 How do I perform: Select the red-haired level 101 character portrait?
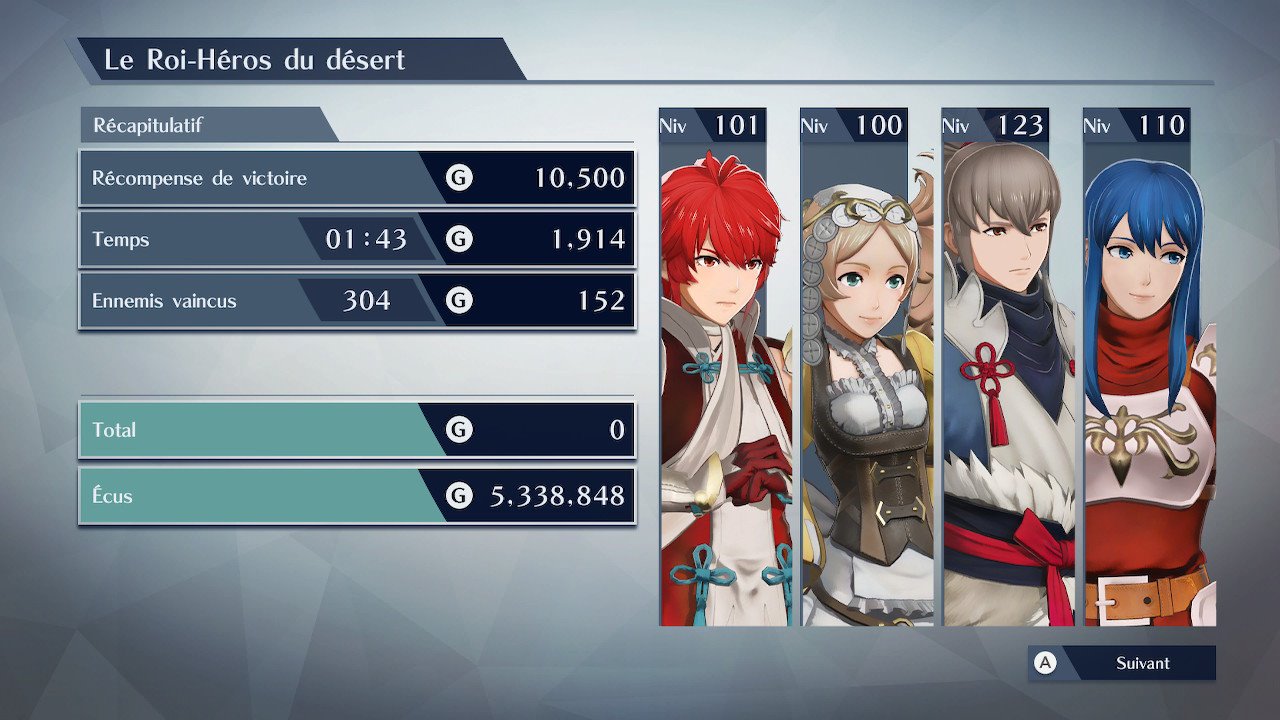tap(713, 380)
